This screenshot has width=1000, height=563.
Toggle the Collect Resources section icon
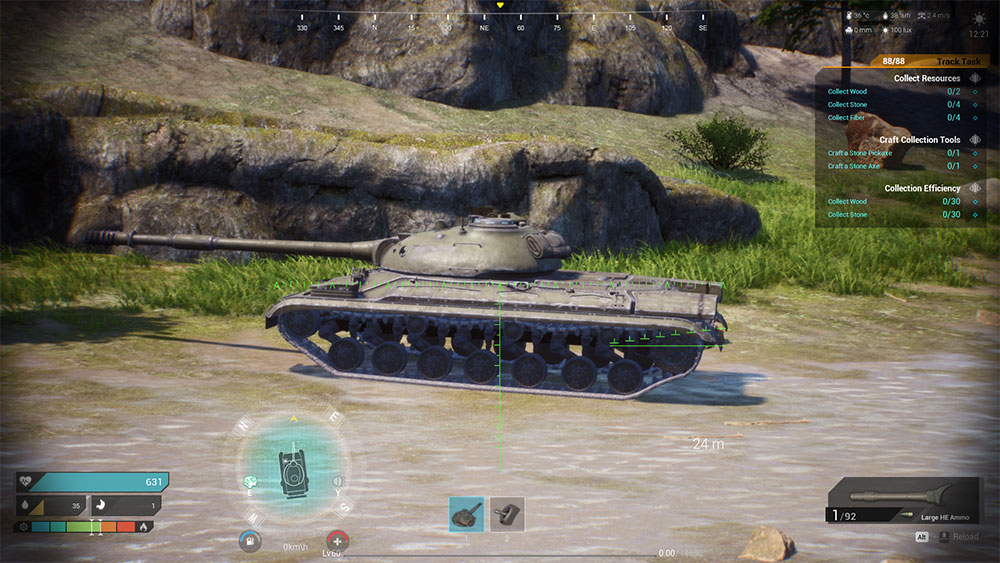[975, 78]
